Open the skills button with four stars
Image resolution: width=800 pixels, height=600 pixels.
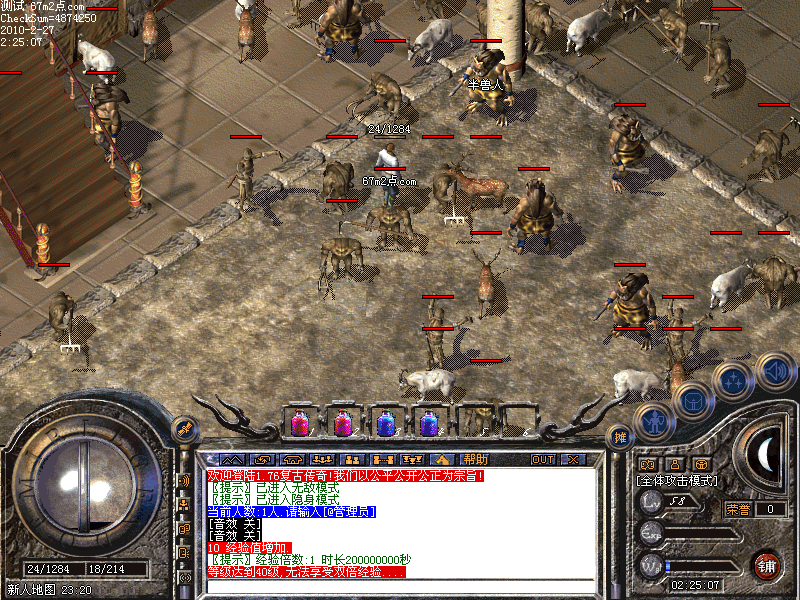click(x=733, y=380)
